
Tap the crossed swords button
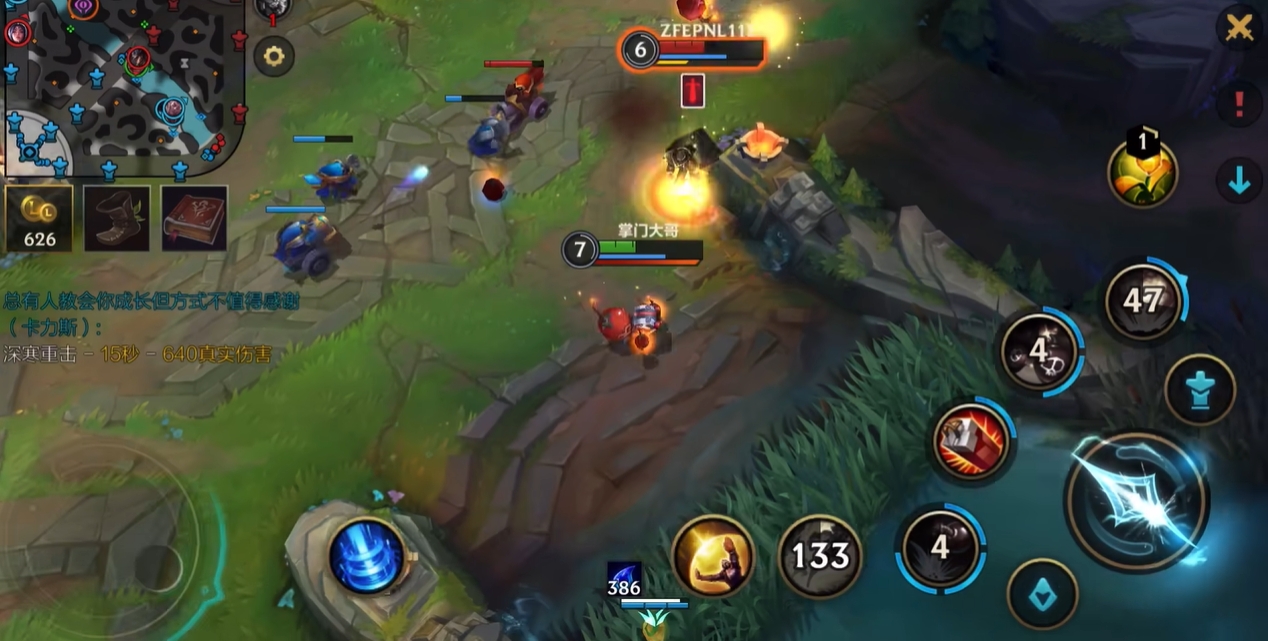[1239, 27]
